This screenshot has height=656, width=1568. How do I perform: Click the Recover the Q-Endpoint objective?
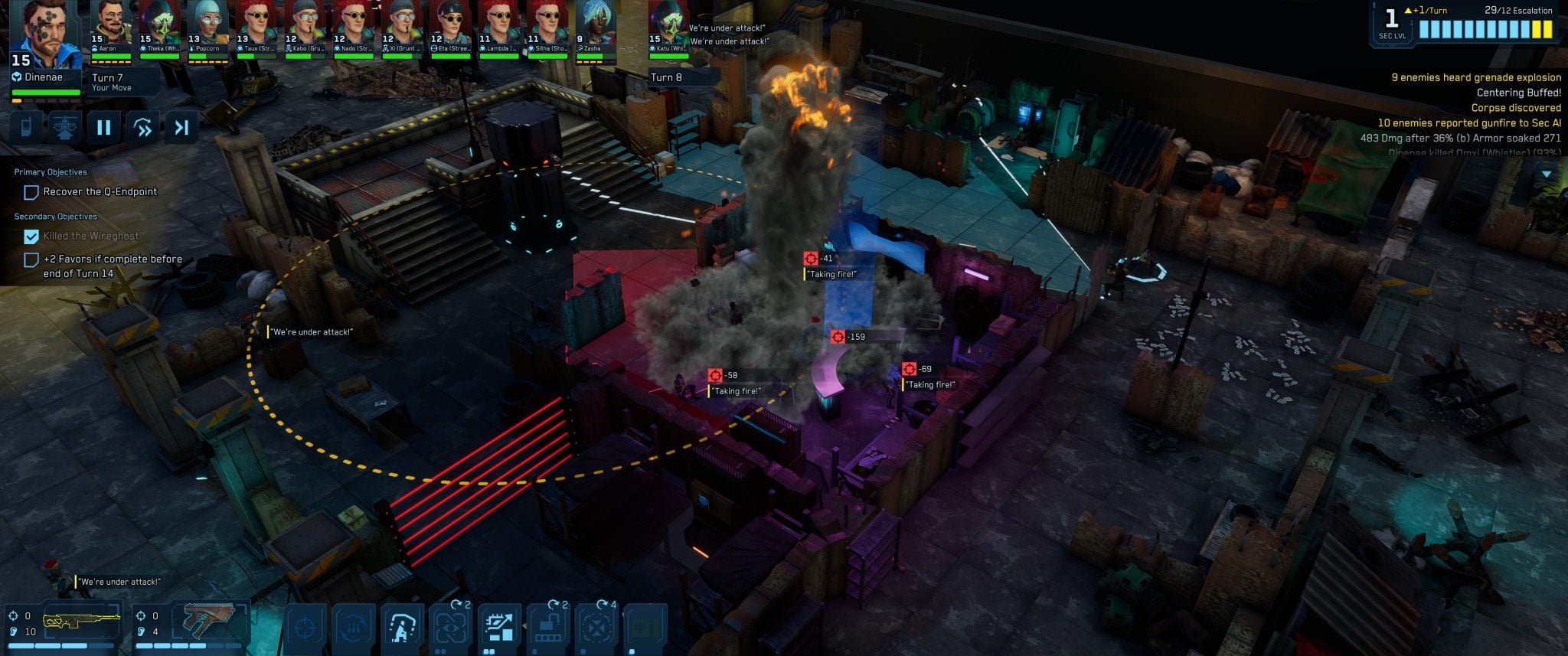(100, 192)
